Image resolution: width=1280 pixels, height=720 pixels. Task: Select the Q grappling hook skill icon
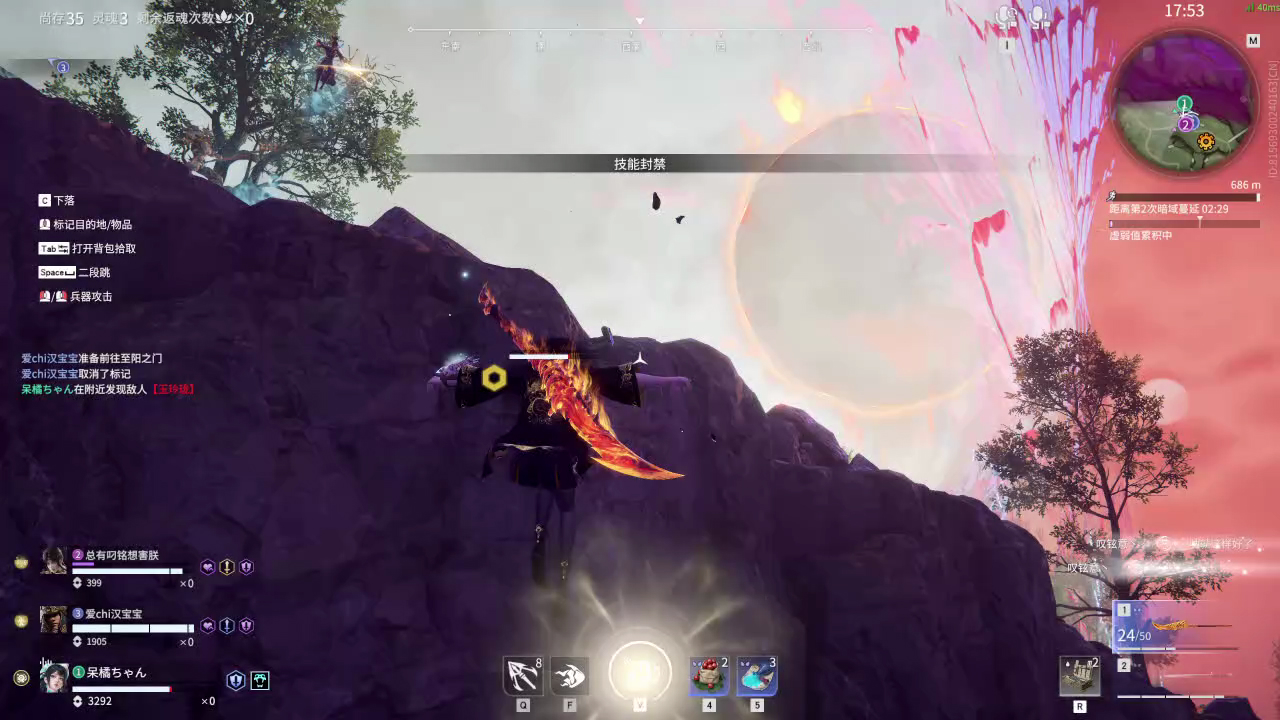(x=523, y=676)
